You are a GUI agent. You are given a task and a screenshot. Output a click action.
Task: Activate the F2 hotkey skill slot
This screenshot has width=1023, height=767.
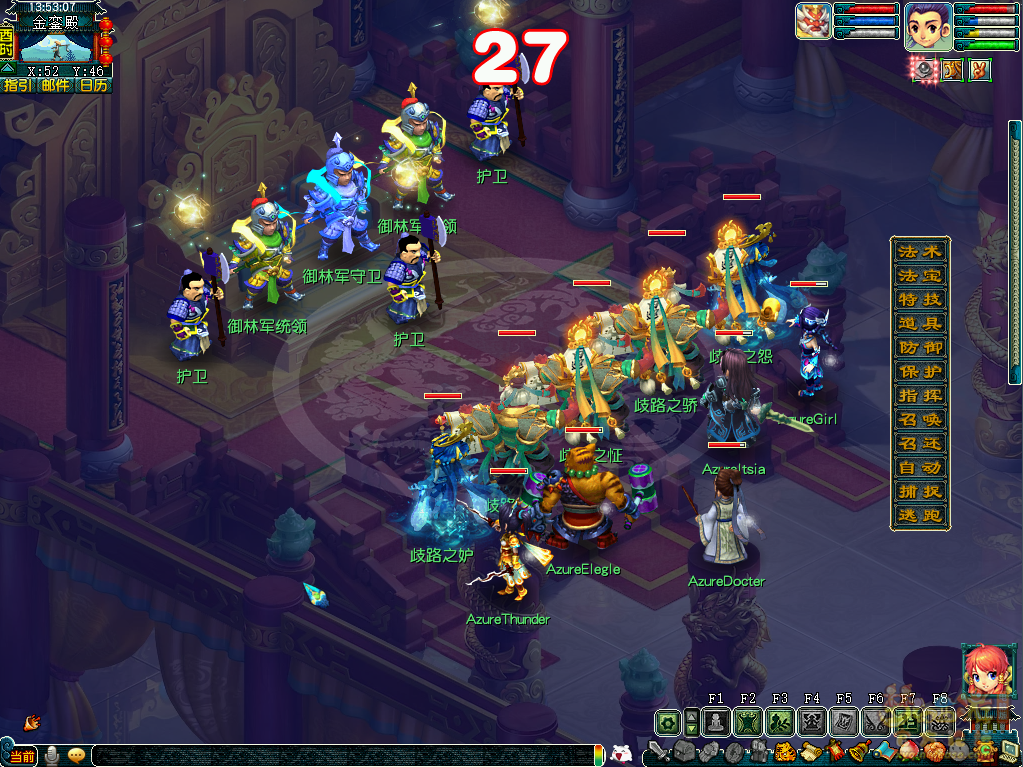(748, 722)
